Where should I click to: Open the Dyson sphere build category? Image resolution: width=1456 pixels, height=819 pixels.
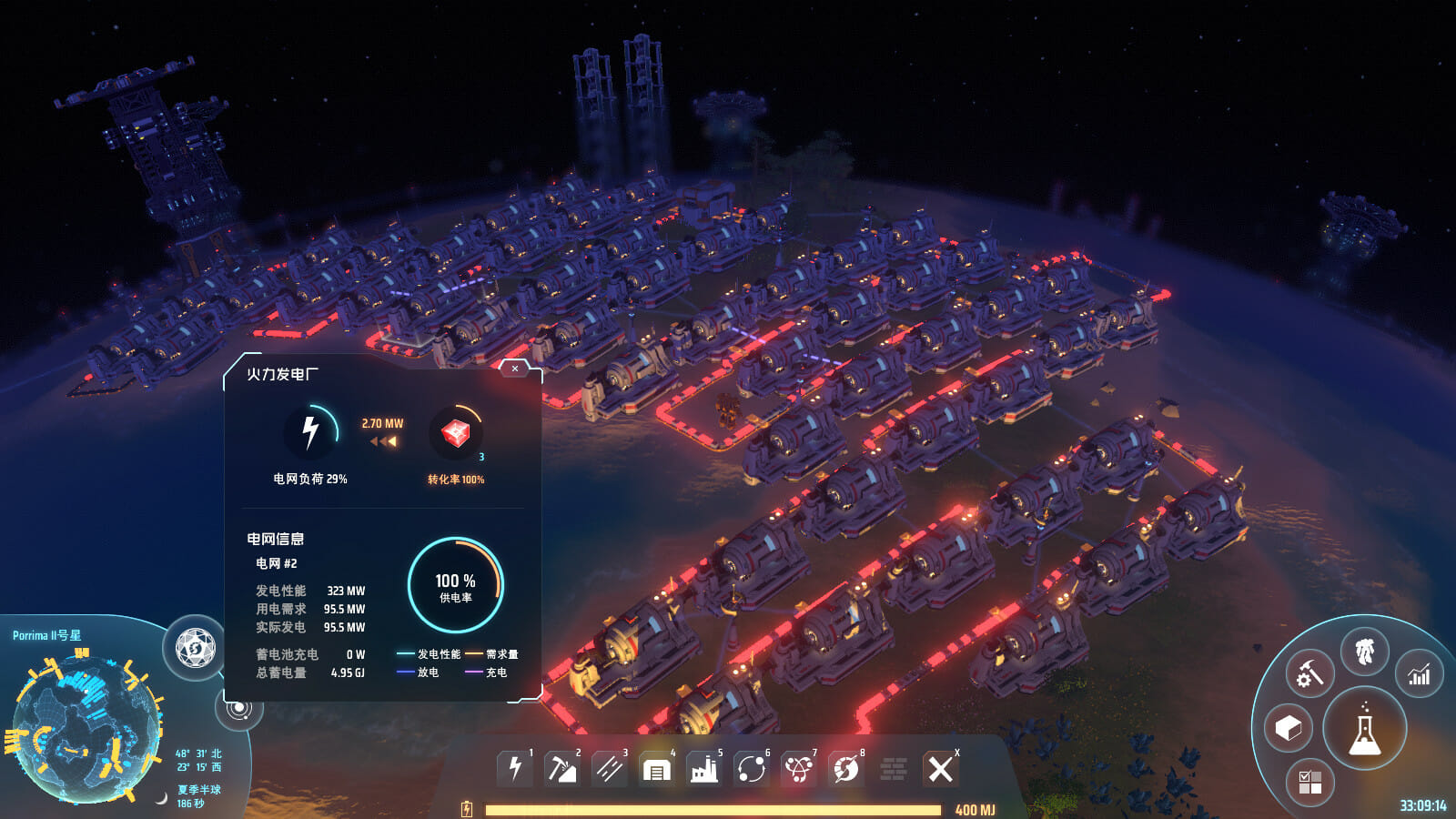[846, 770]
